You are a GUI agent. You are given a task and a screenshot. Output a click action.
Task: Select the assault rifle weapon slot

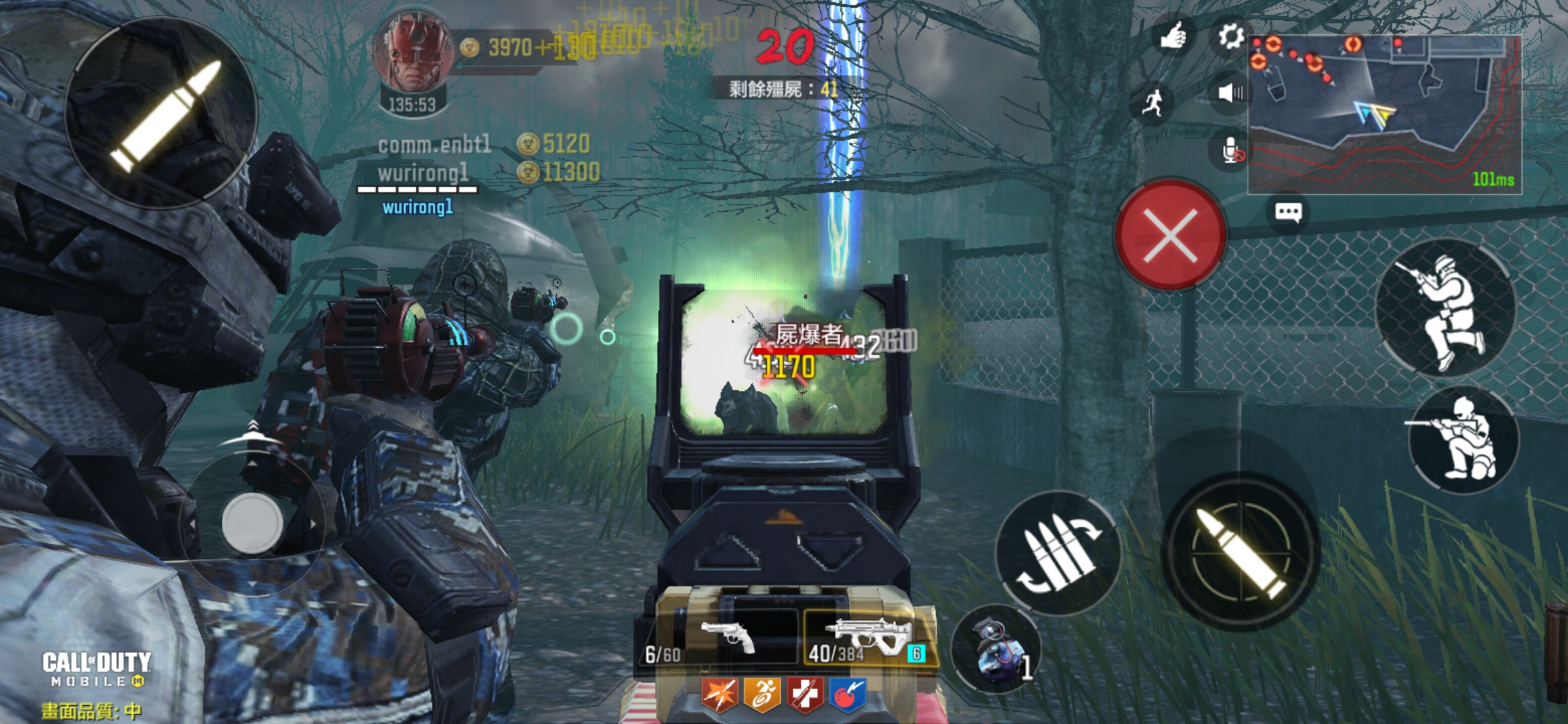click(x=869, y=637)
